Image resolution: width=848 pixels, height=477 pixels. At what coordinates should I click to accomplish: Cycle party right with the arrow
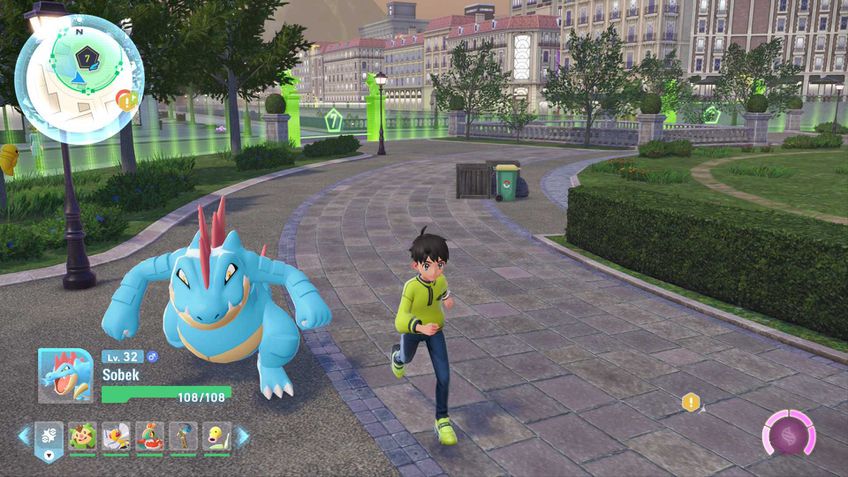coord(243,436)
